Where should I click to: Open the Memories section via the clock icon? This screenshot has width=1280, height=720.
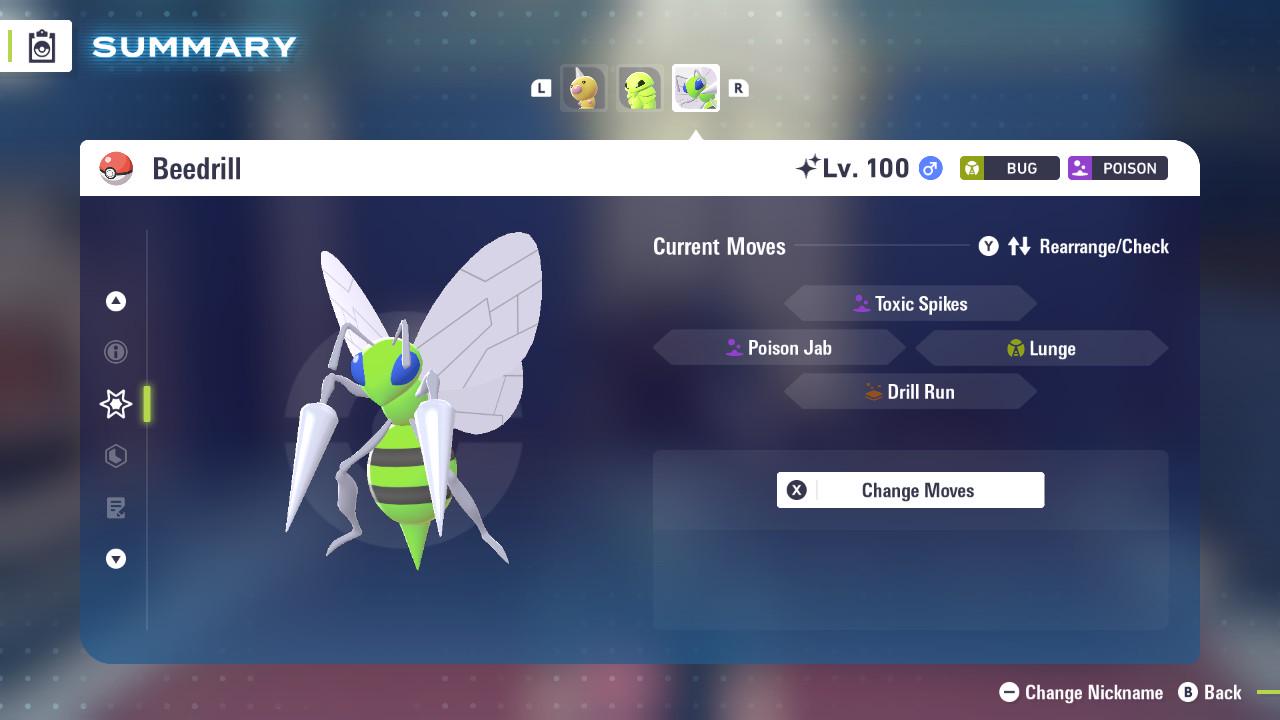116,456
